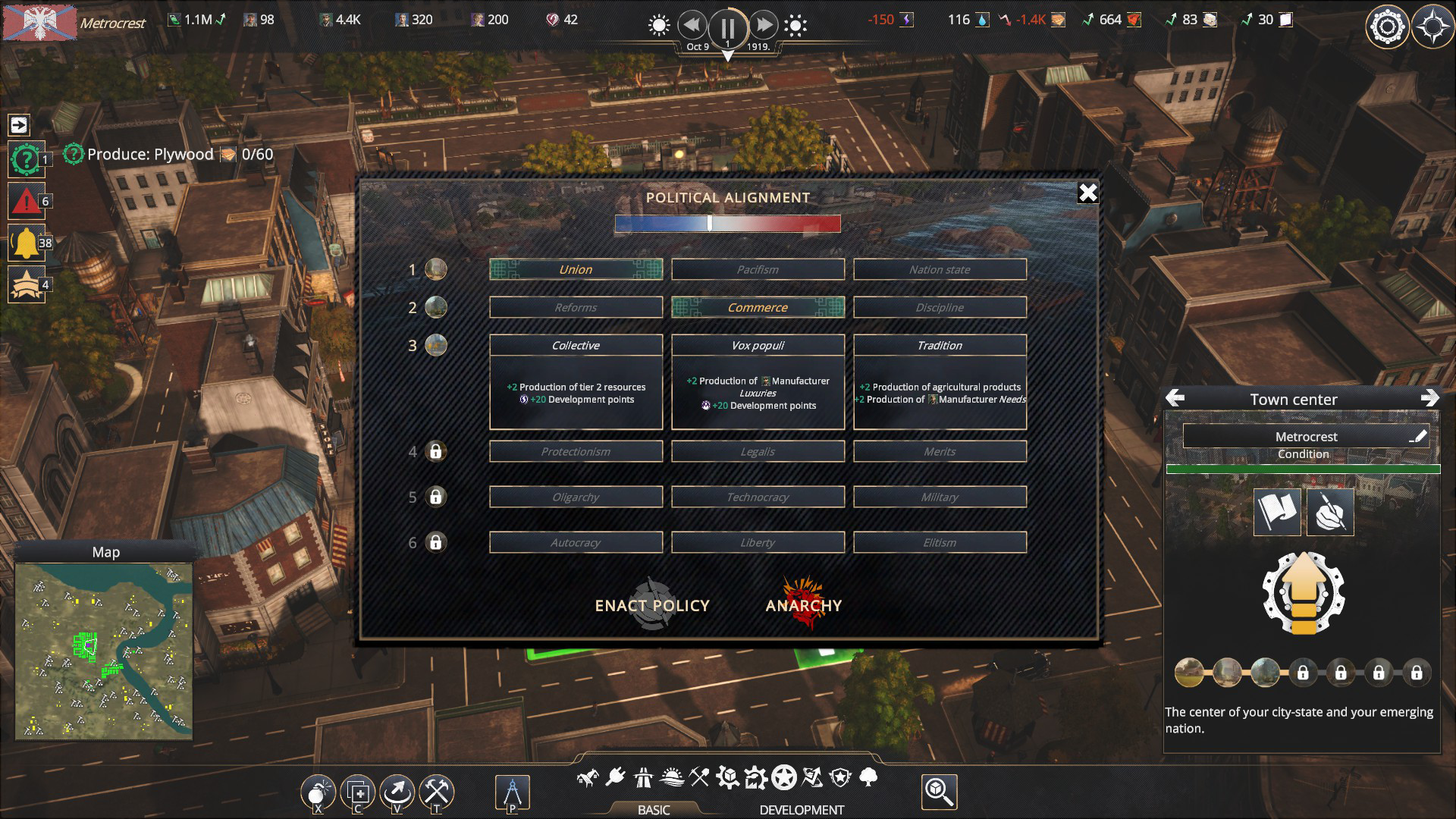
Task: Pause the game speed control
Action: coord(727,27)
